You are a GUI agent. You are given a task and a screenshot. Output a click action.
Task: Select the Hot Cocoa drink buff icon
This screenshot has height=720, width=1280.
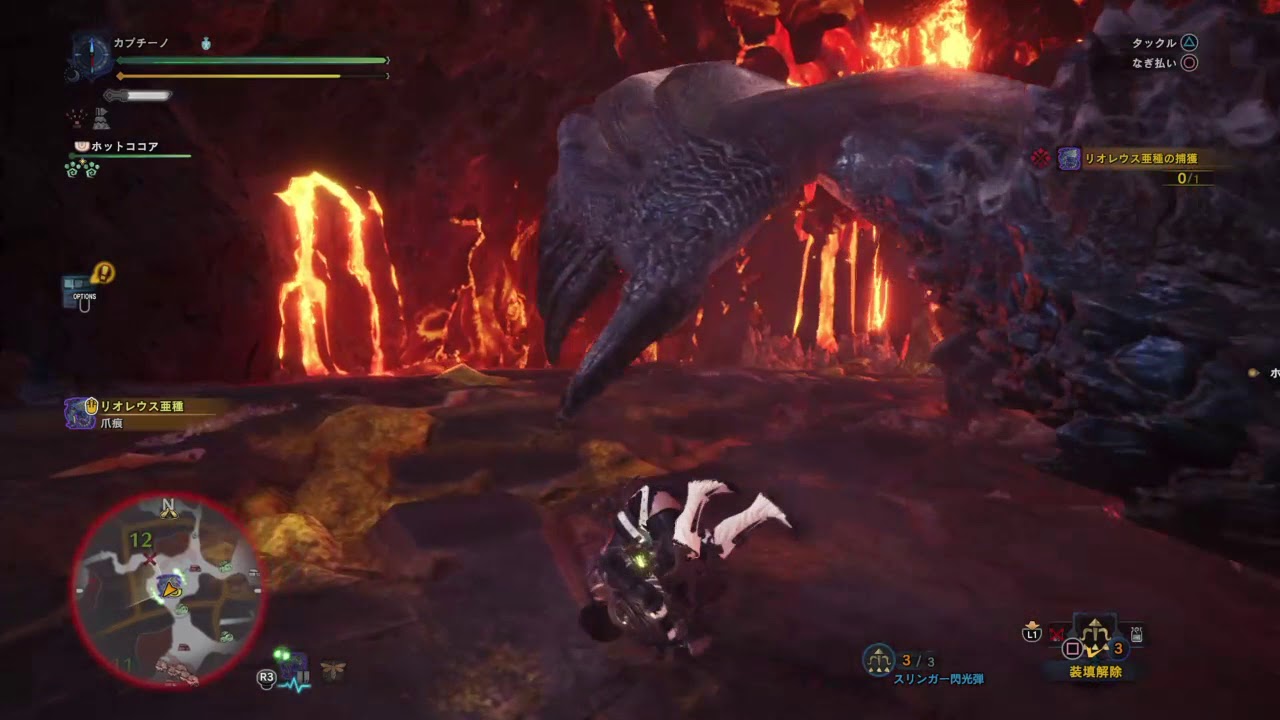82,147
